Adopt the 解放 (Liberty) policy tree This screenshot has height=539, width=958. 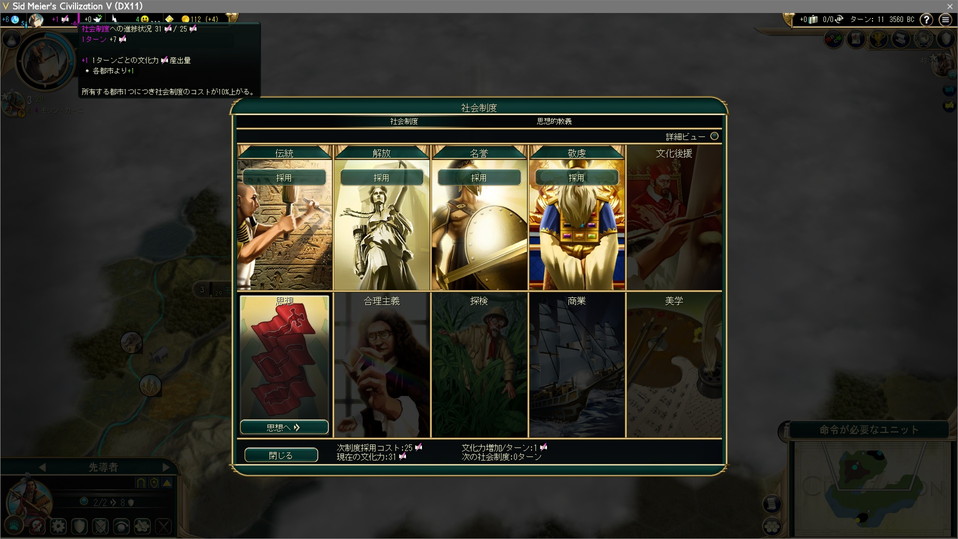(381, 178)
